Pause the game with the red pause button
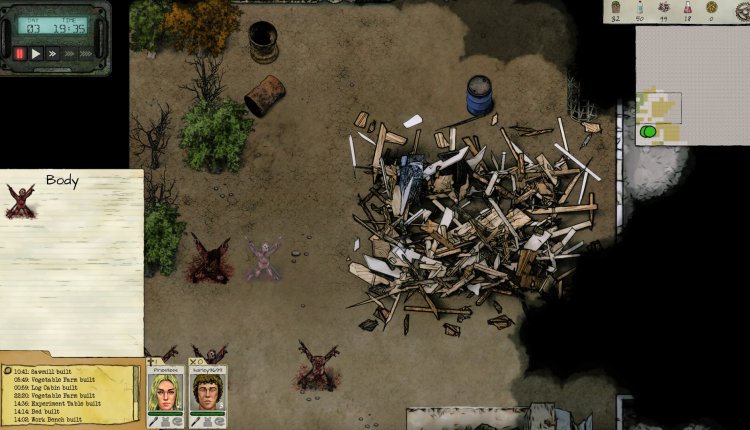This screenshot has height=430, width=750. (x=18, y=53)
